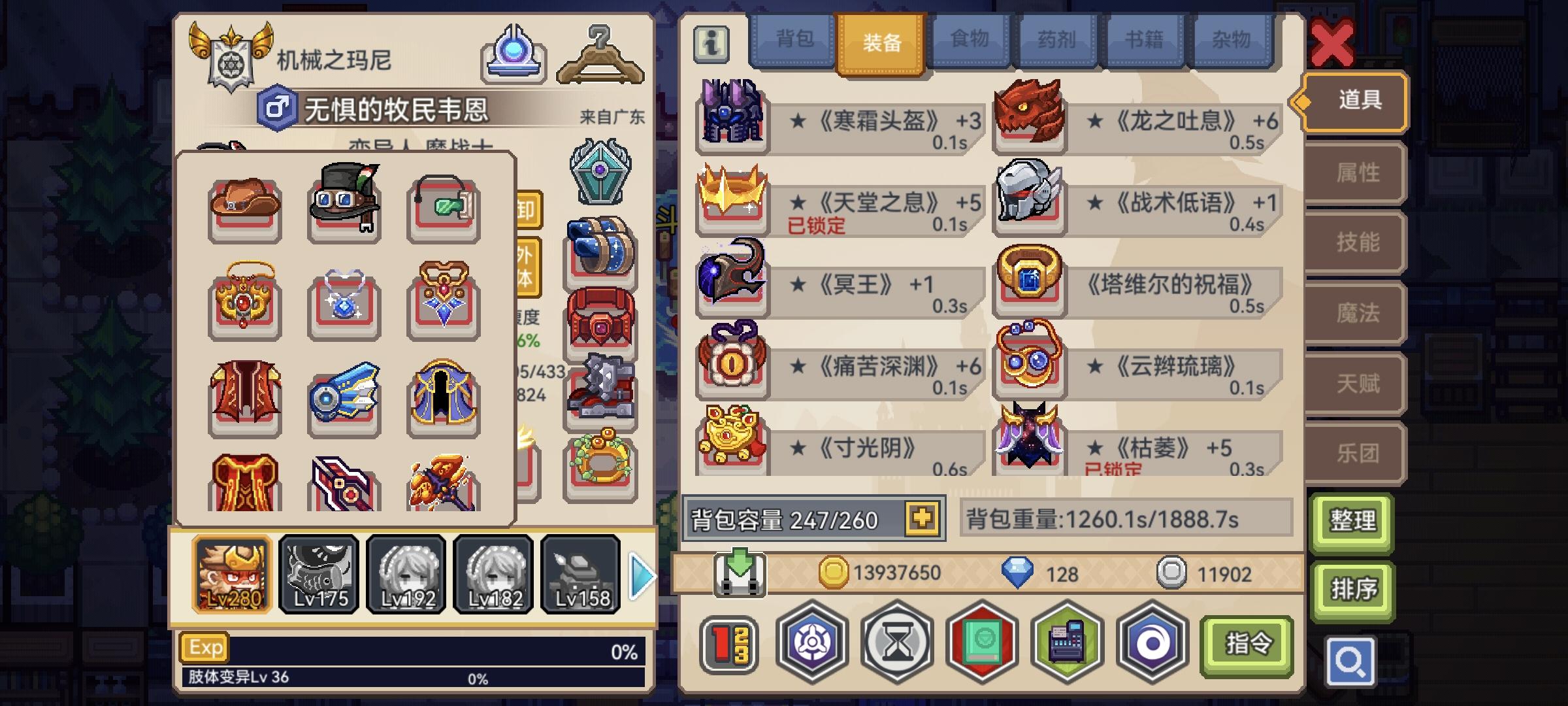
Task: Click the green deposit arrow icon near the coins
Action: tap(742, 572)
